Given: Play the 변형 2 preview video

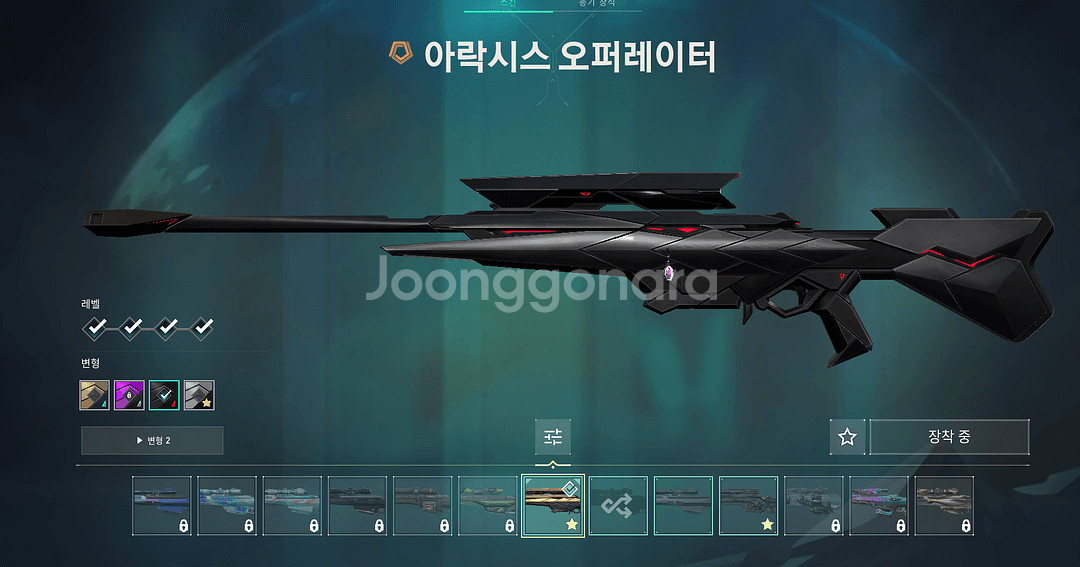Looking at the screenshot, I should coord(152,440).
